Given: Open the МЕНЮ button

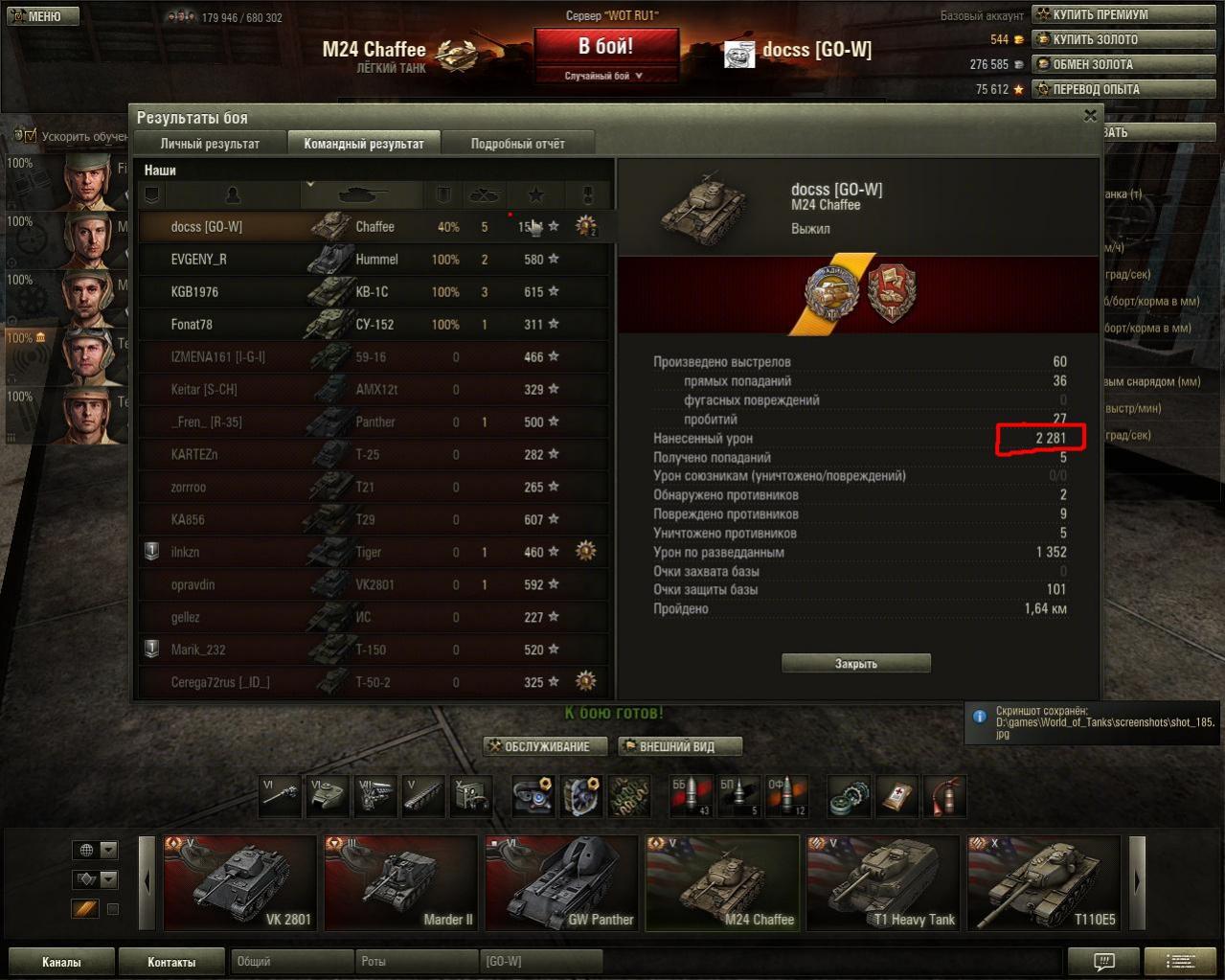Looking at the screenshot, I should (39, 16).
